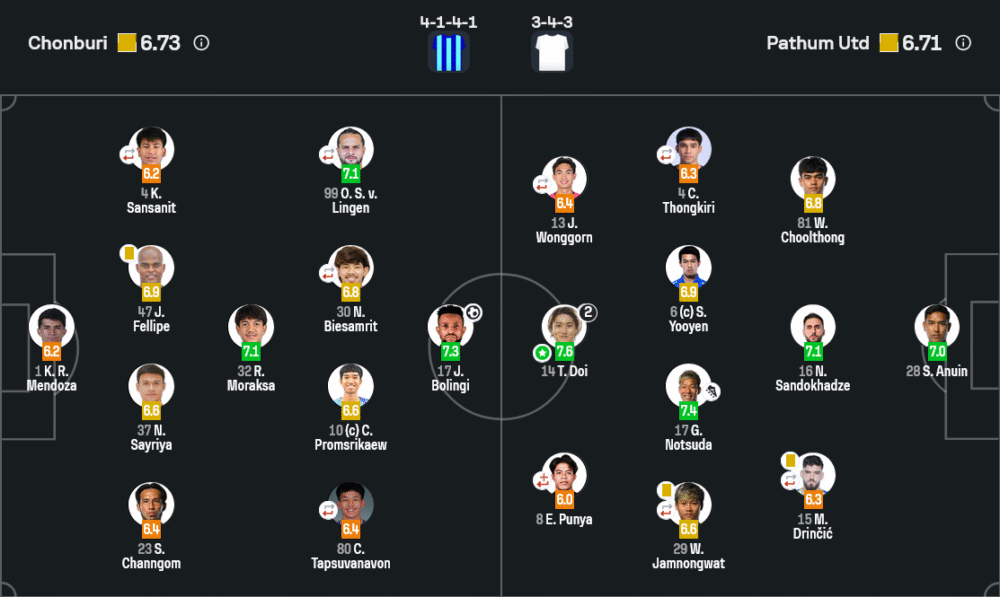1000x597 pixels.
Task: Choose R. Moraksa's player portrait
Action: click(251, 327)
